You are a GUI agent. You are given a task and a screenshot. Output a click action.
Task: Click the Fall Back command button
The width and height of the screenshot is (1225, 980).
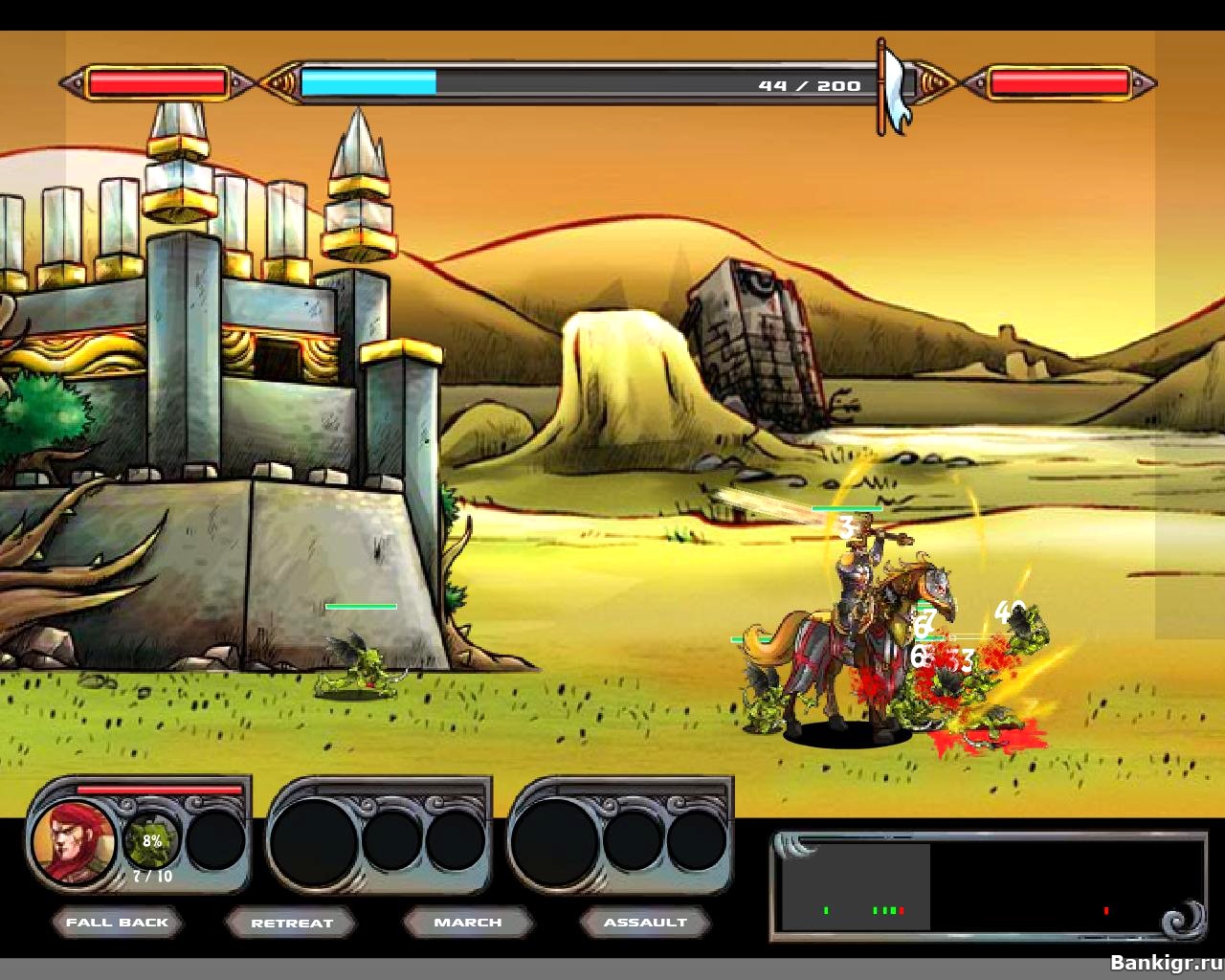pyautogui.click(x=117, y=923)
